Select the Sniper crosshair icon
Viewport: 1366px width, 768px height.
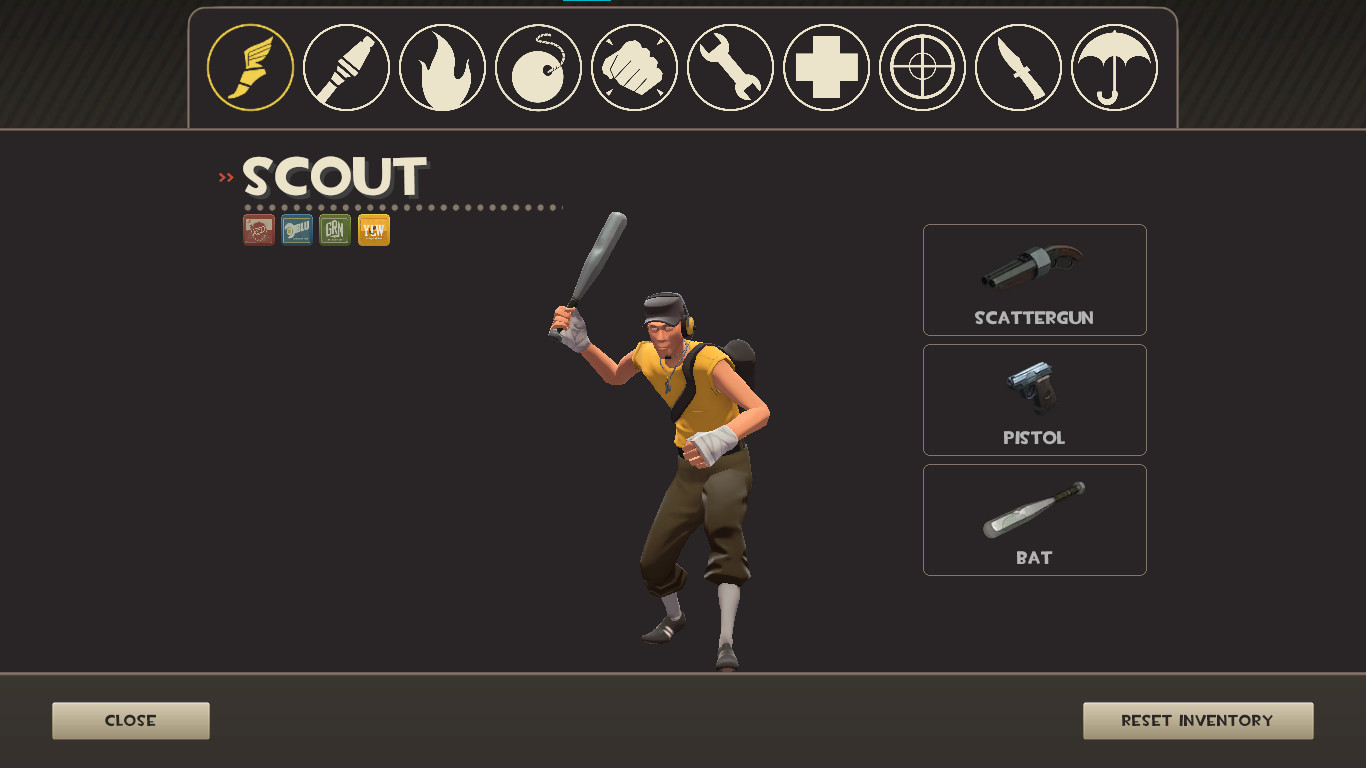tap(922, 67)
